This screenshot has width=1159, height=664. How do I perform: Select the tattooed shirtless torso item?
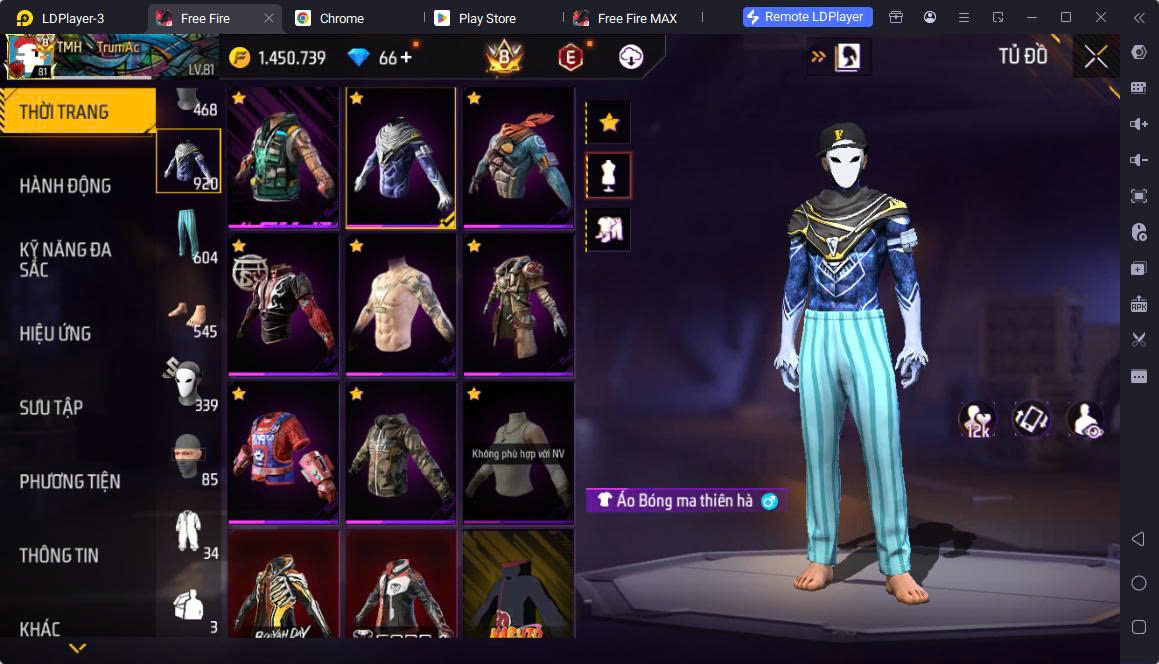pos(401,304)
